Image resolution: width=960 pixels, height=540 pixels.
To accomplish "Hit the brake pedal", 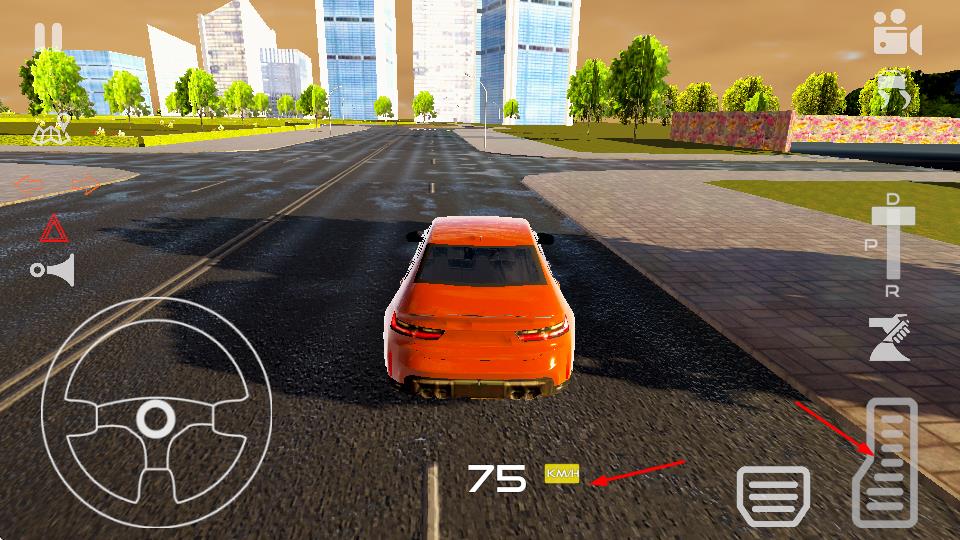I will coord(773,495).
